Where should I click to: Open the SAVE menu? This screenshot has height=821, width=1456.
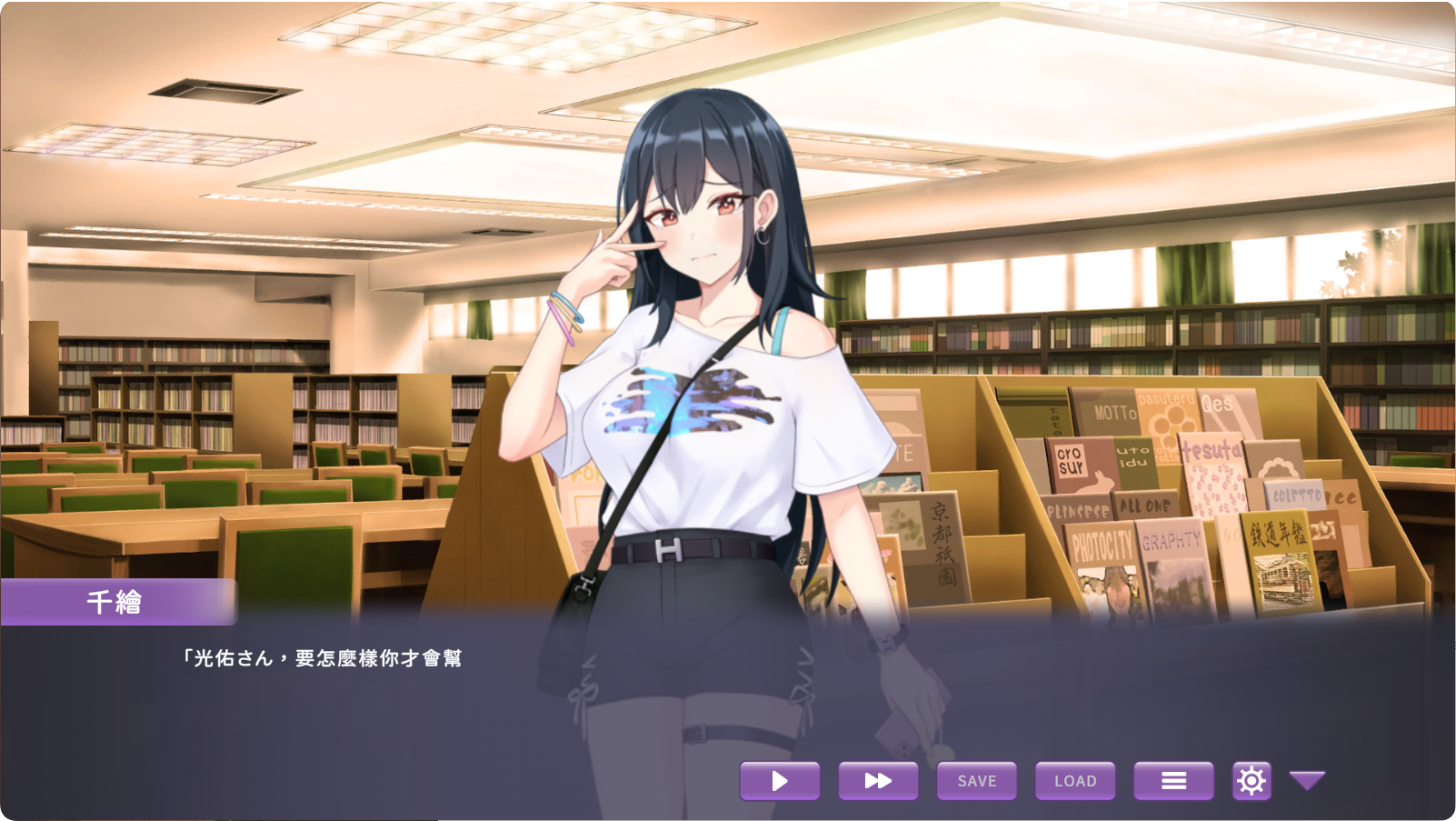coord(976,781)
